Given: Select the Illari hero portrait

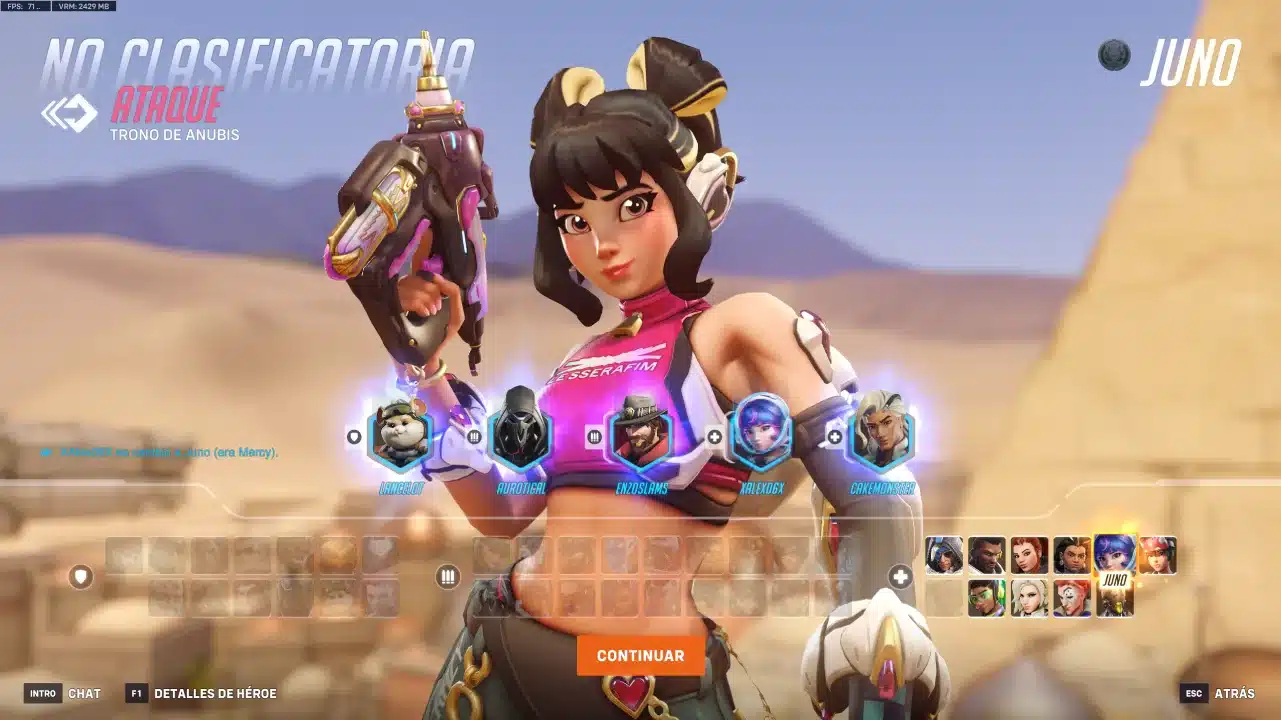Looking at the screenshot, I should [x=1071, y=555].
